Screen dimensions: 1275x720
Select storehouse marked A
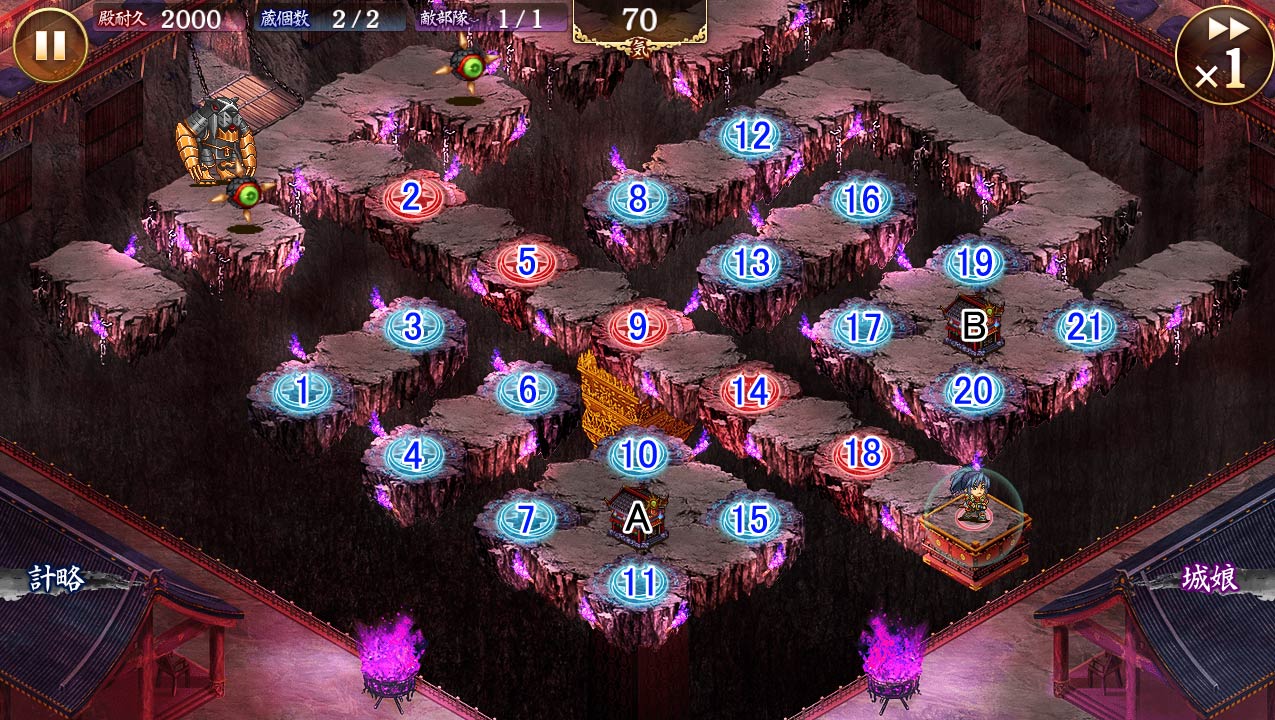coord(637,517)
